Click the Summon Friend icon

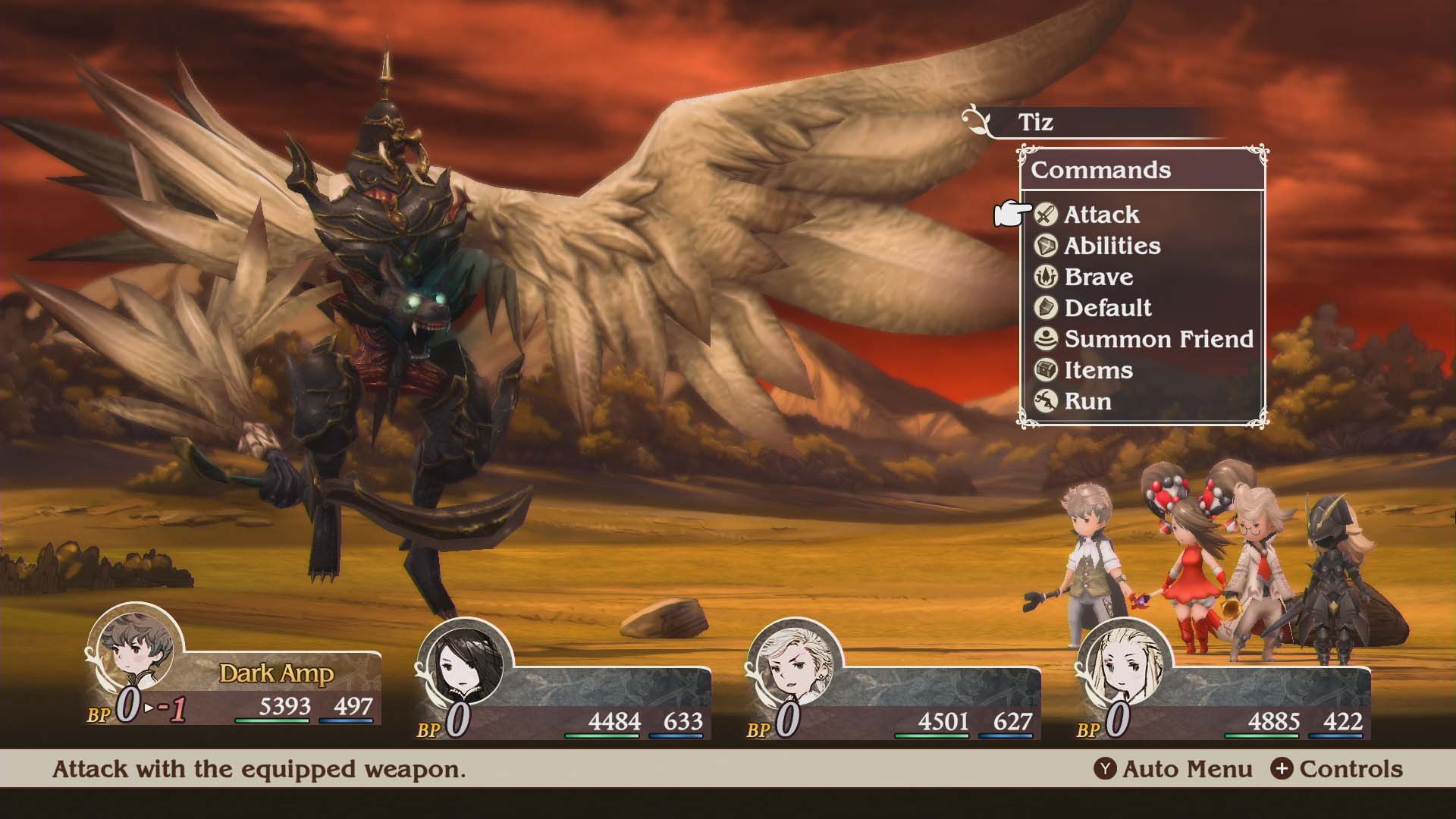1045,339
